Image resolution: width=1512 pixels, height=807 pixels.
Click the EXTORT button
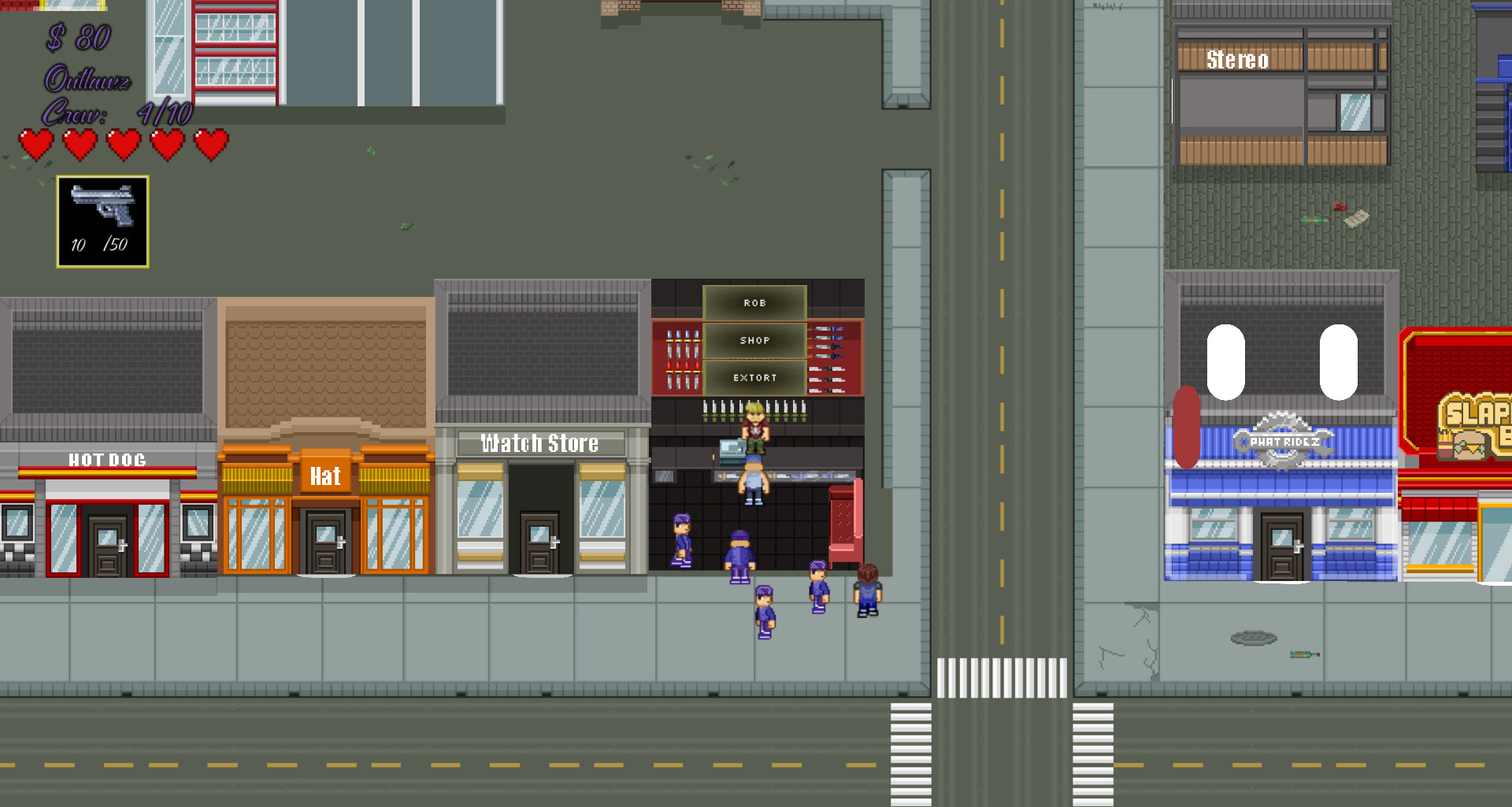[x=754, y=378]
